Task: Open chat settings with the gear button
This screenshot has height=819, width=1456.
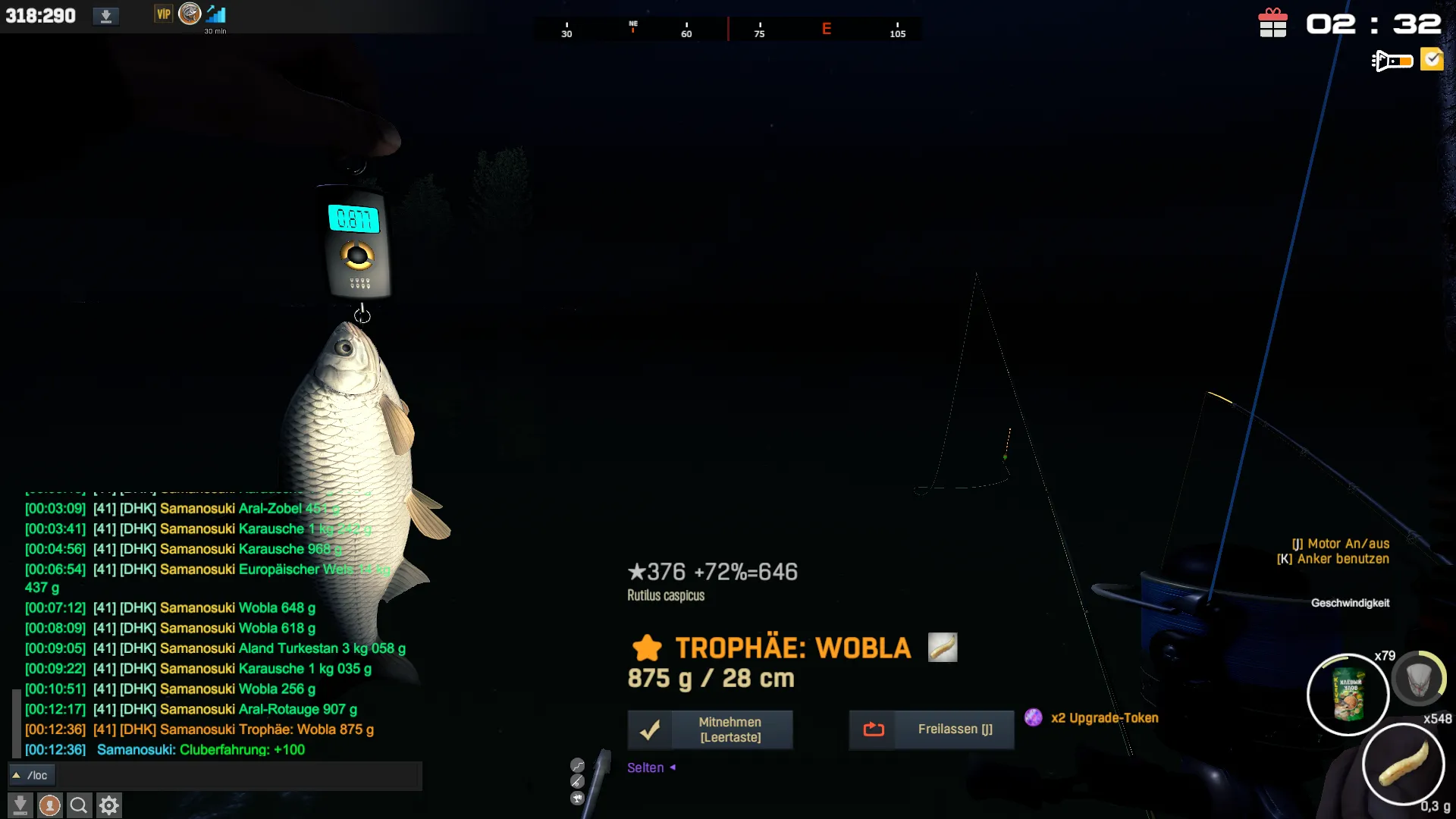Action: 109,805
